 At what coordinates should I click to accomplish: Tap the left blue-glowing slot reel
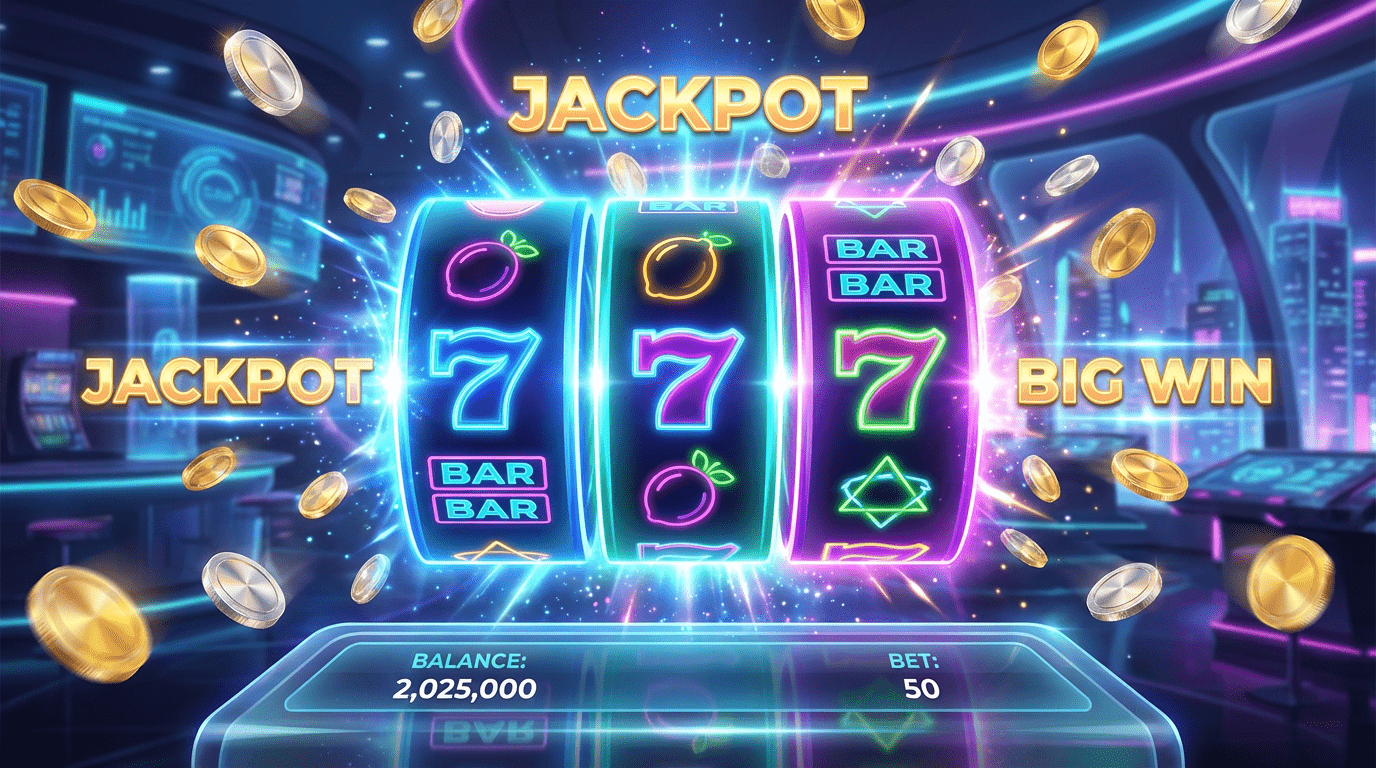click(x=490, y=378)
